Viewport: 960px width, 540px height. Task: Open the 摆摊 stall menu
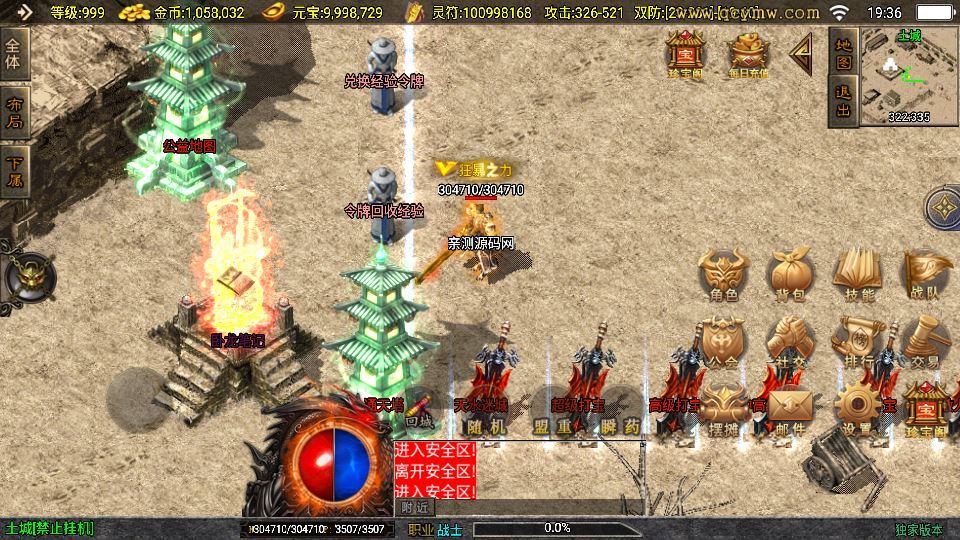tap(724, 408)
